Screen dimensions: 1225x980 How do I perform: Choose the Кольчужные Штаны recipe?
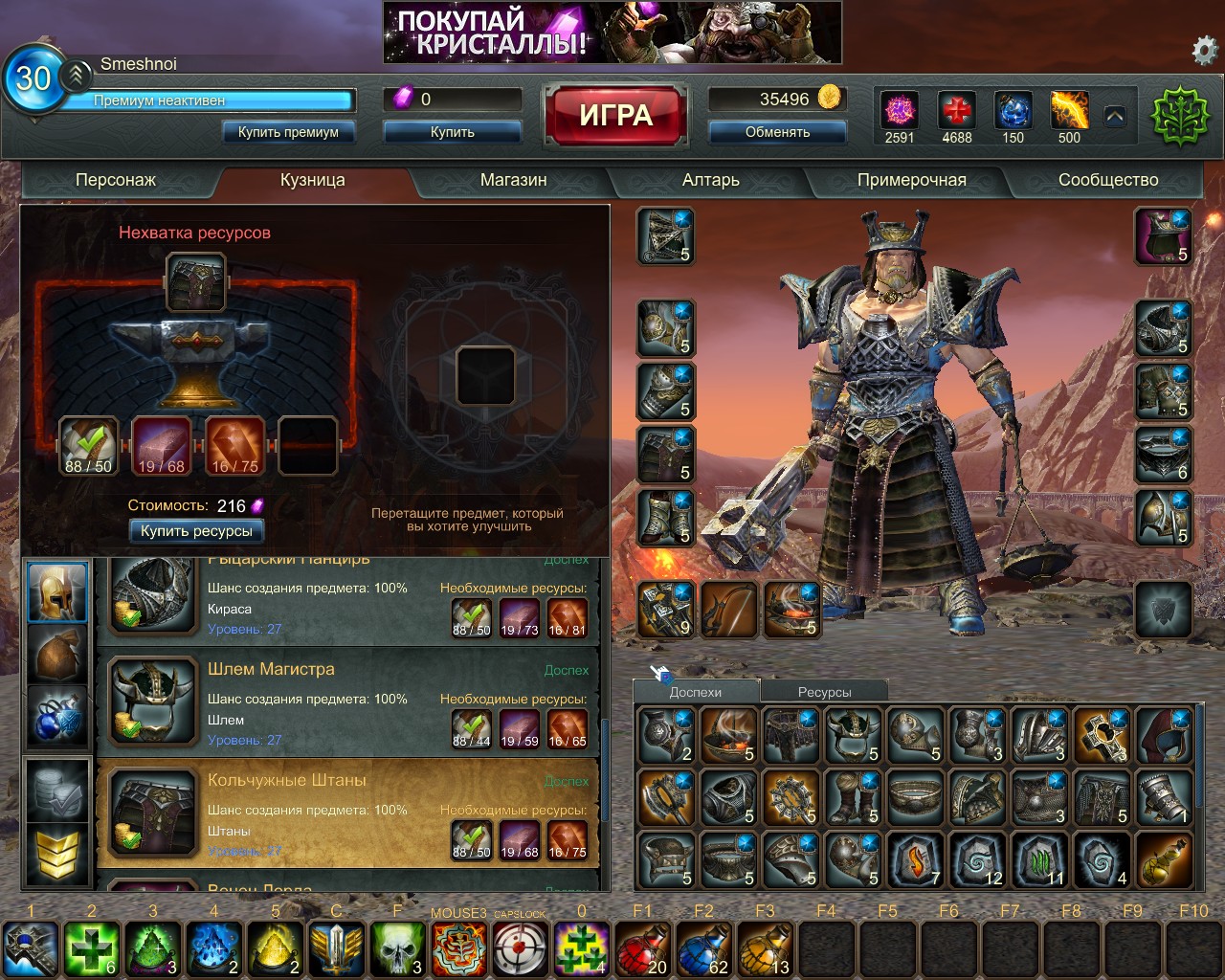click(x=348, y=813)
